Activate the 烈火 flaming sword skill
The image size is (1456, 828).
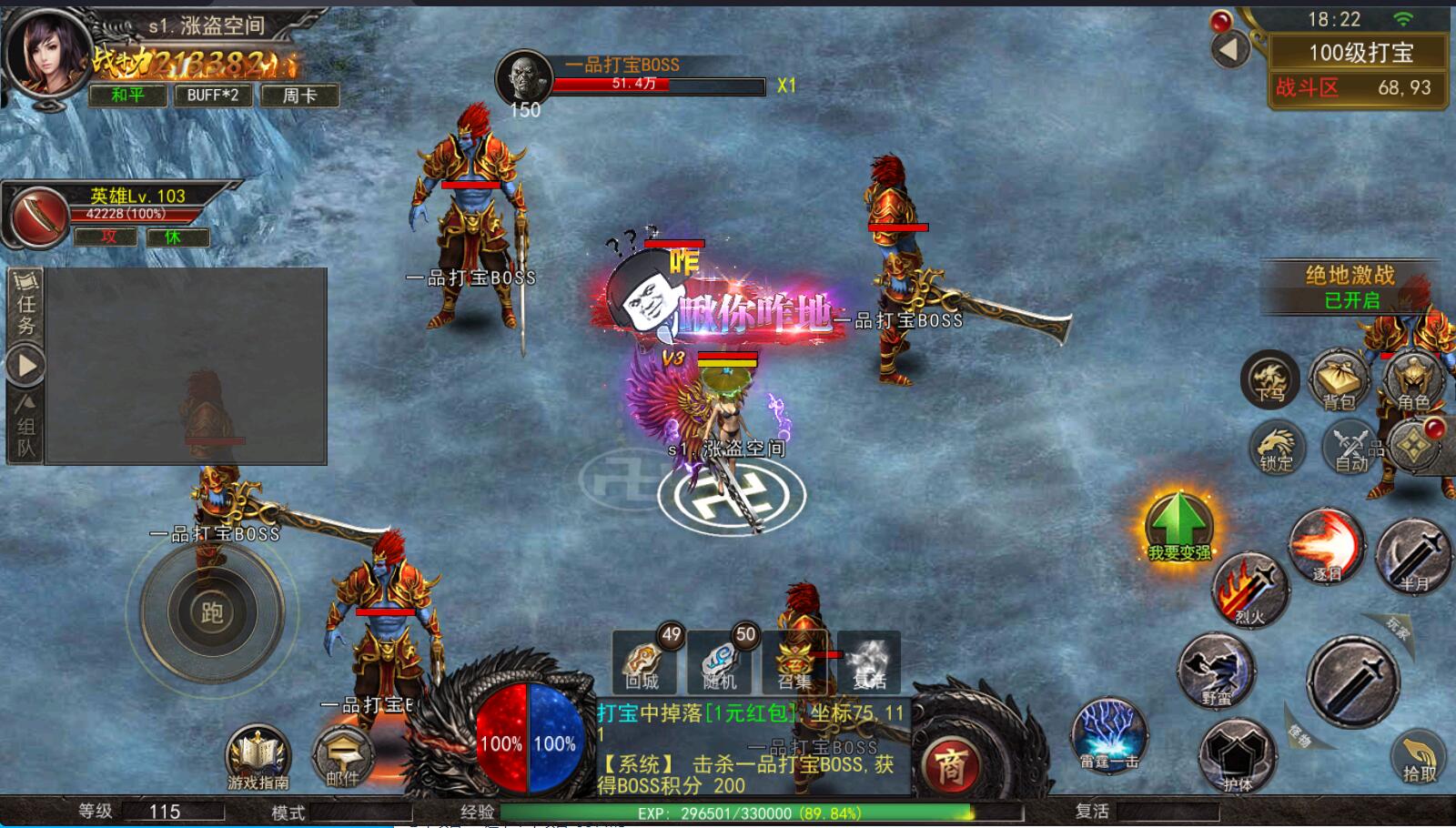[x=1250, y=589]
